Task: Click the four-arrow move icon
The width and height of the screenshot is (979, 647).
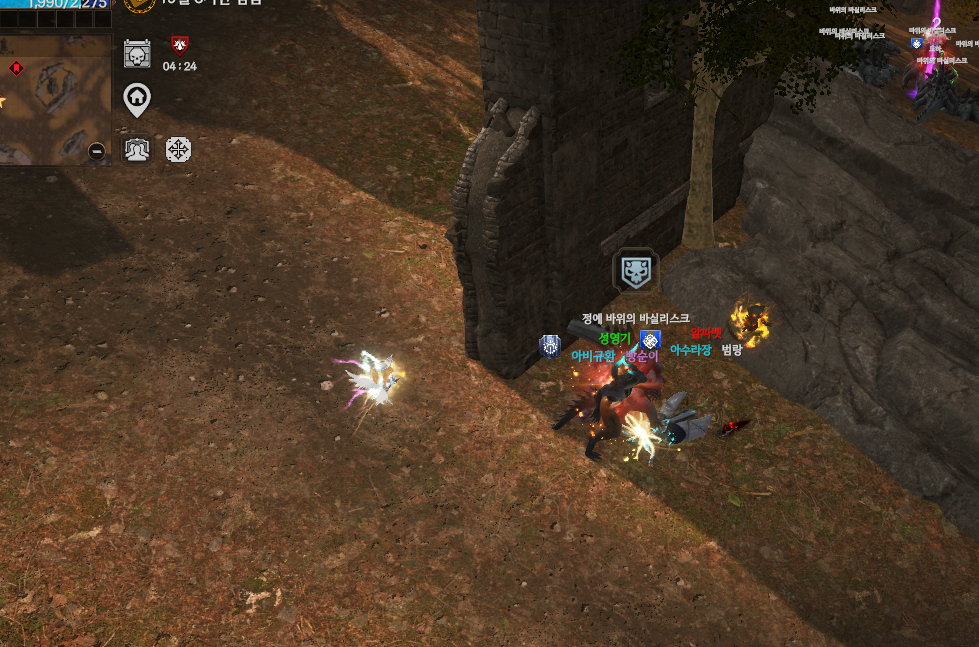Action: point(178,150)
